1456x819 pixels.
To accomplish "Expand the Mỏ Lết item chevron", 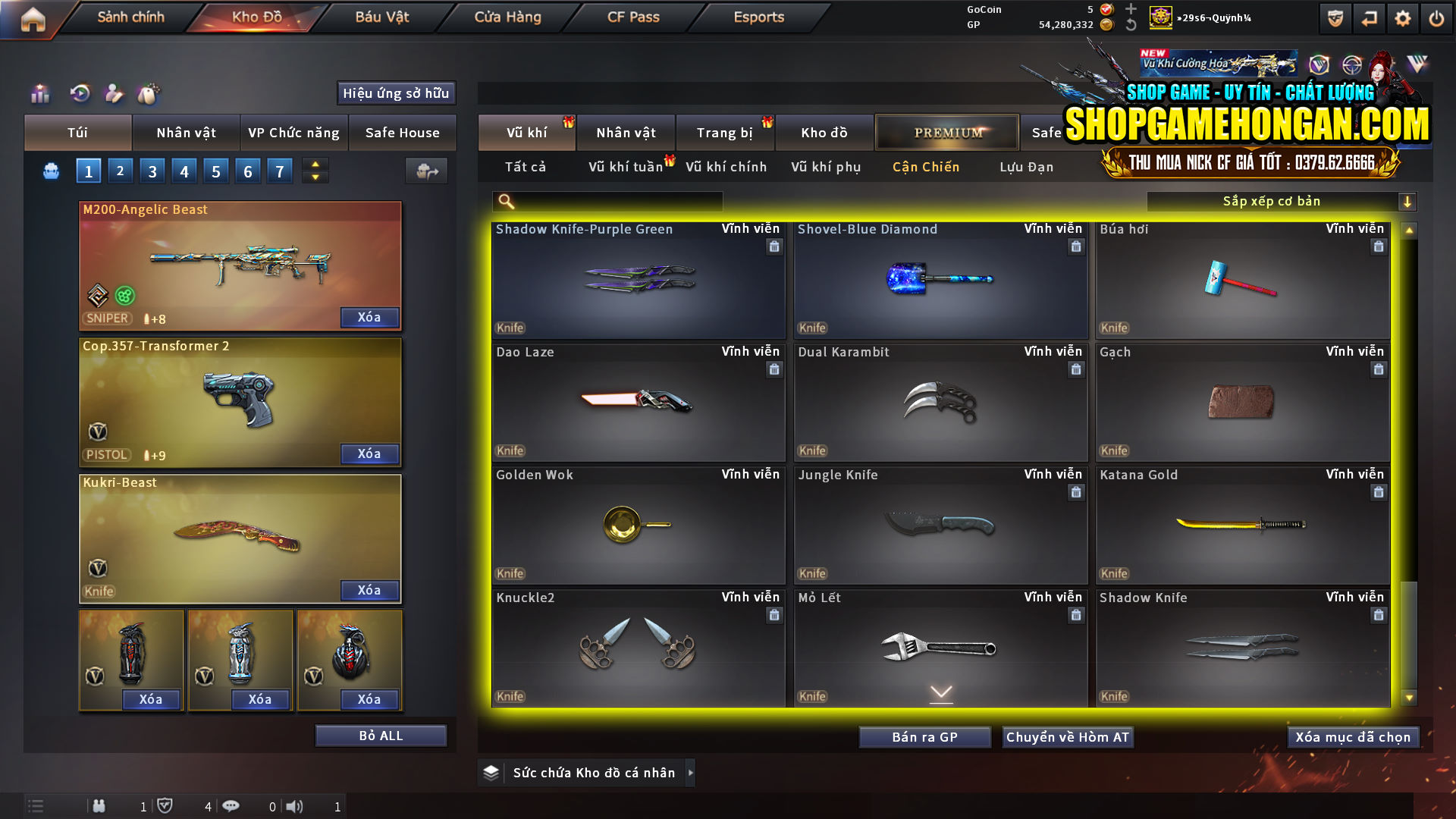I will tap(940, 692).
